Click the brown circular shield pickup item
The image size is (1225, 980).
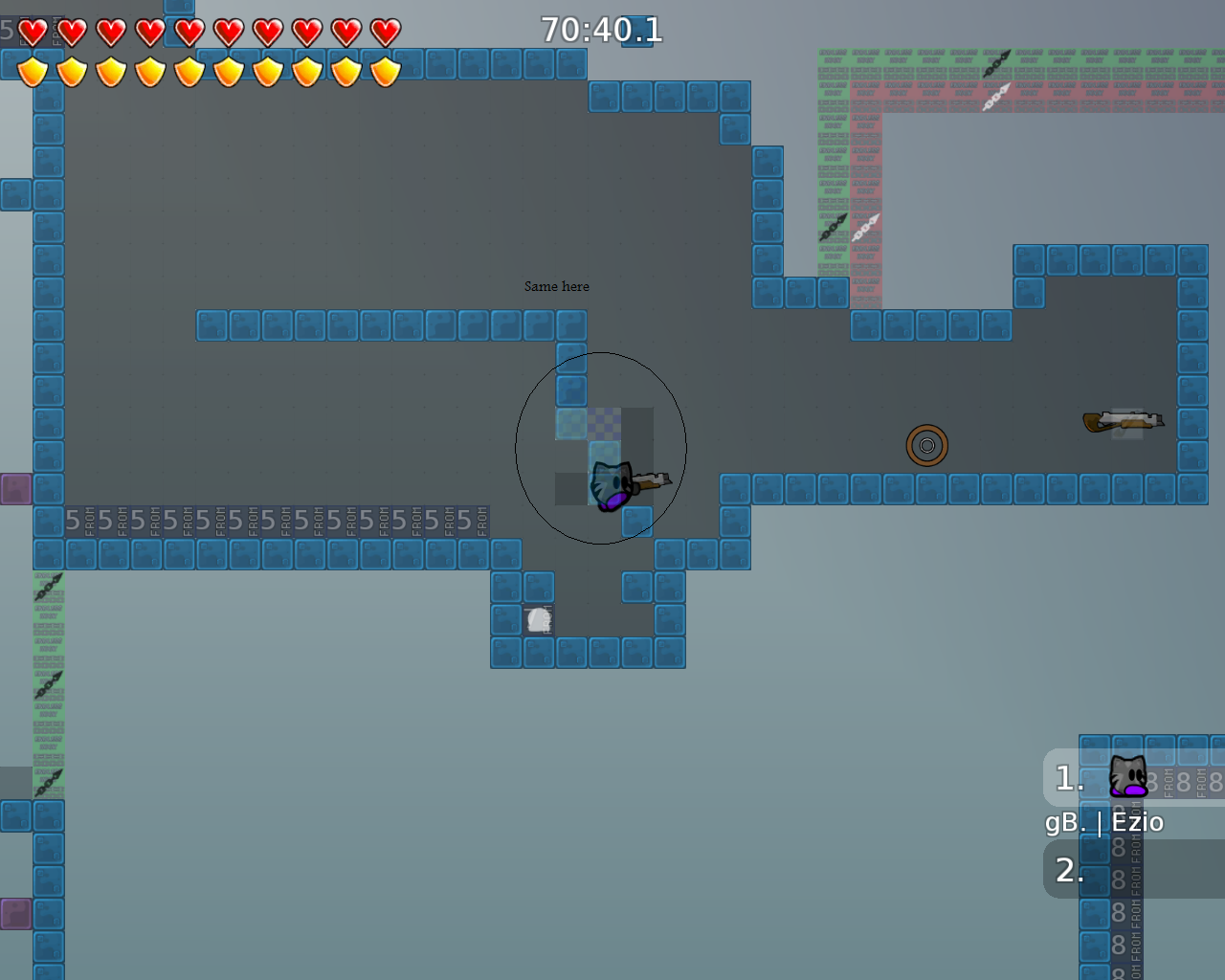click(925, 444)
